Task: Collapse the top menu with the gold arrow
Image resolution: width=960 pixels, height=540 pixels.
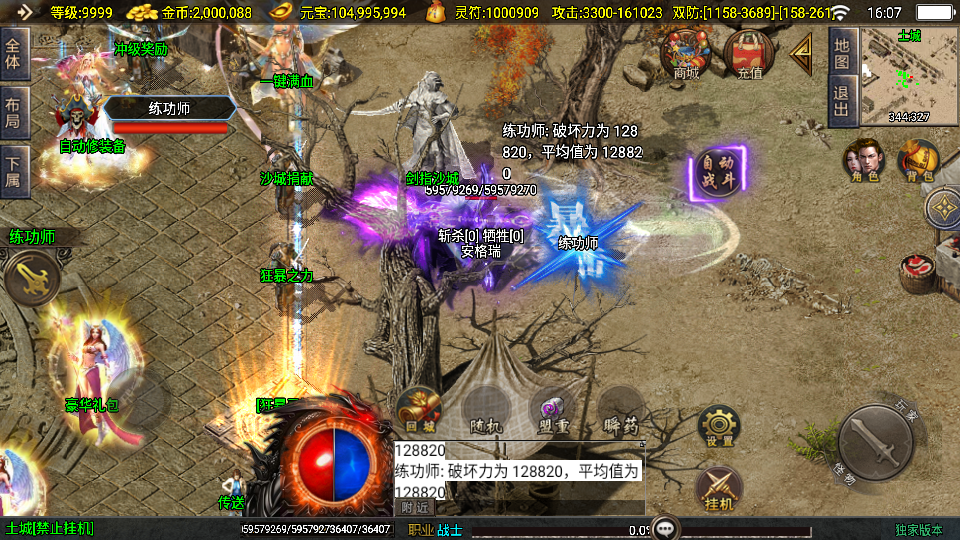Action: click(x=802, y=55)
